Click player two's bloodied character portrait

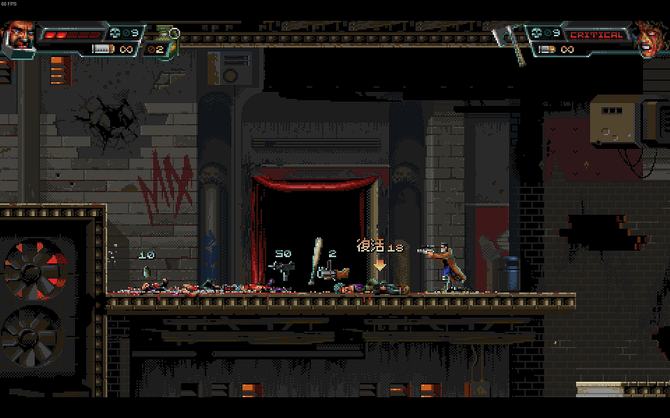[x=649, y=38]
